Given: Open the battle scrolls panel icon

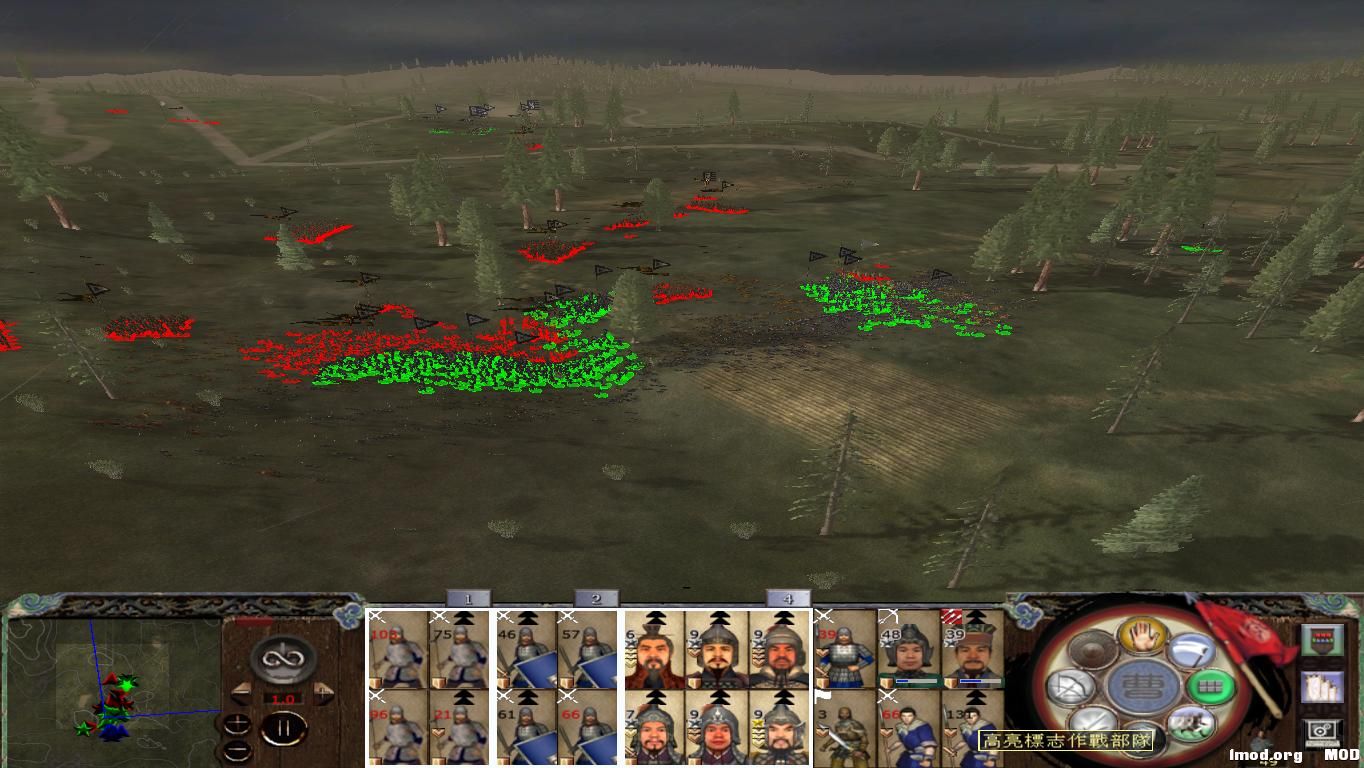Looking at the screenshot, I should tap(1323, 686).
